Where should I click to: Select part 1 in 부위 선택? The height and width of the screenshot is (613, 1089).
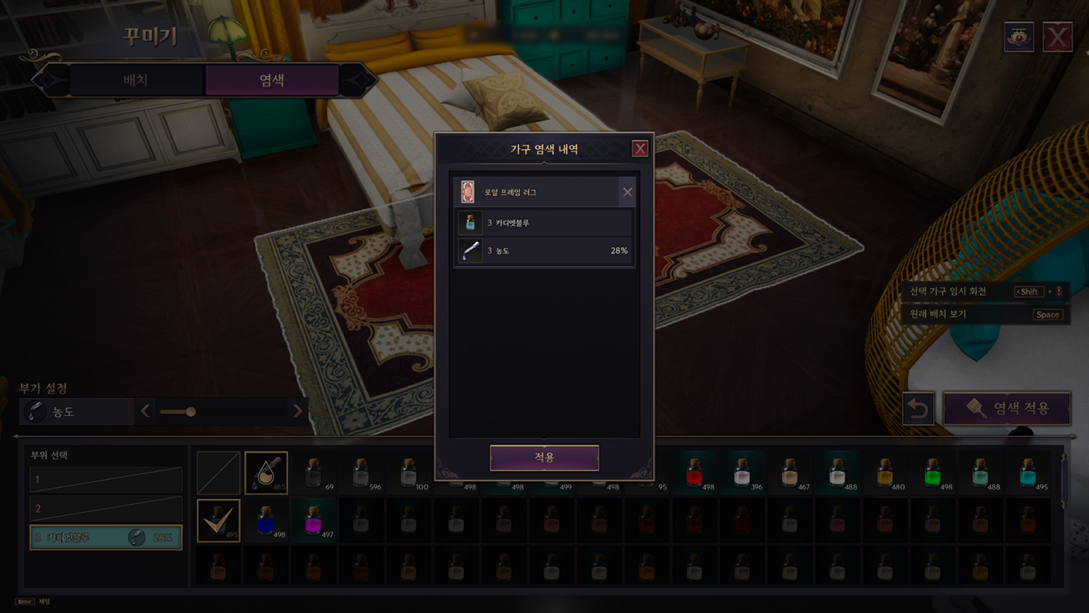[106, 480]
